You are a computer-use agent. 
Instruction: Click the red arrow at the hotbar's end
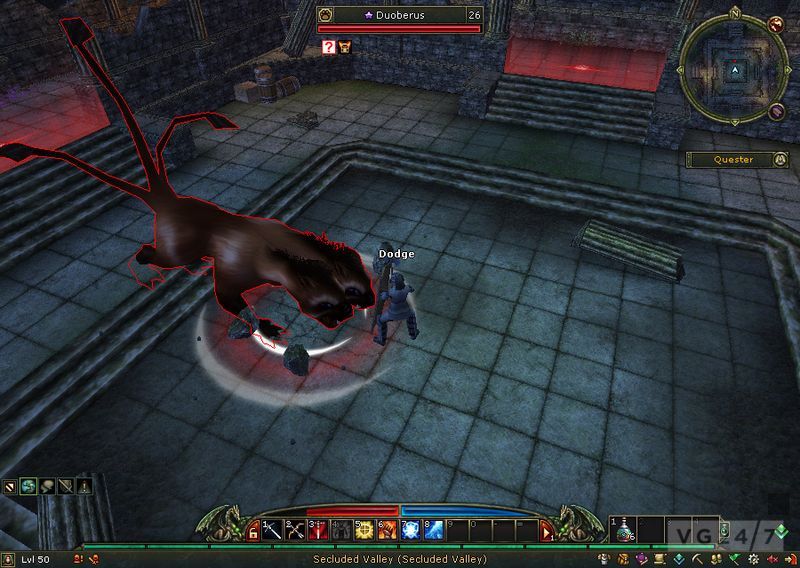point(547,531)
